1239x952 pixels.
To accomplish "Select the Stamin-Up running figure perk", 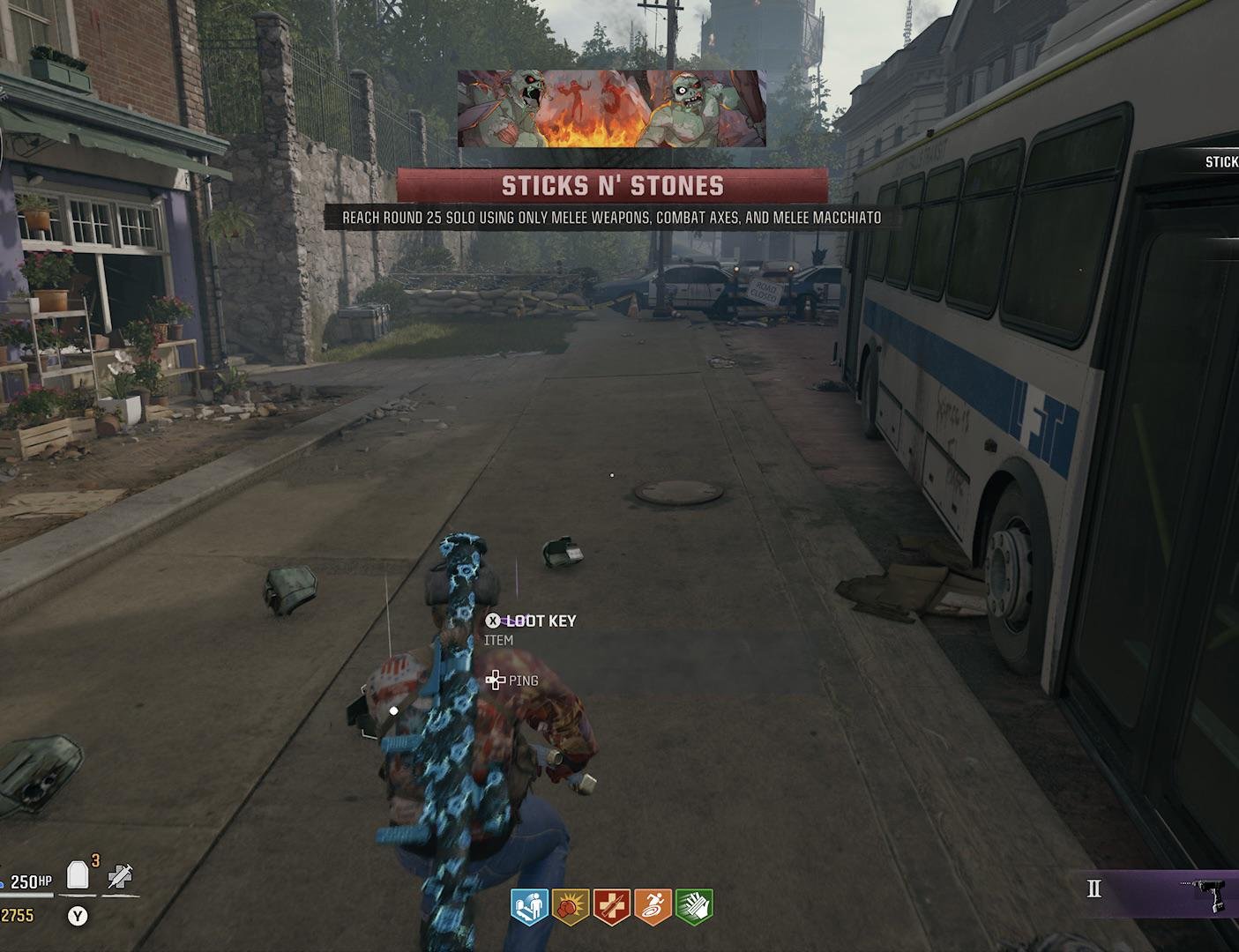I will (x=653, y=907).
